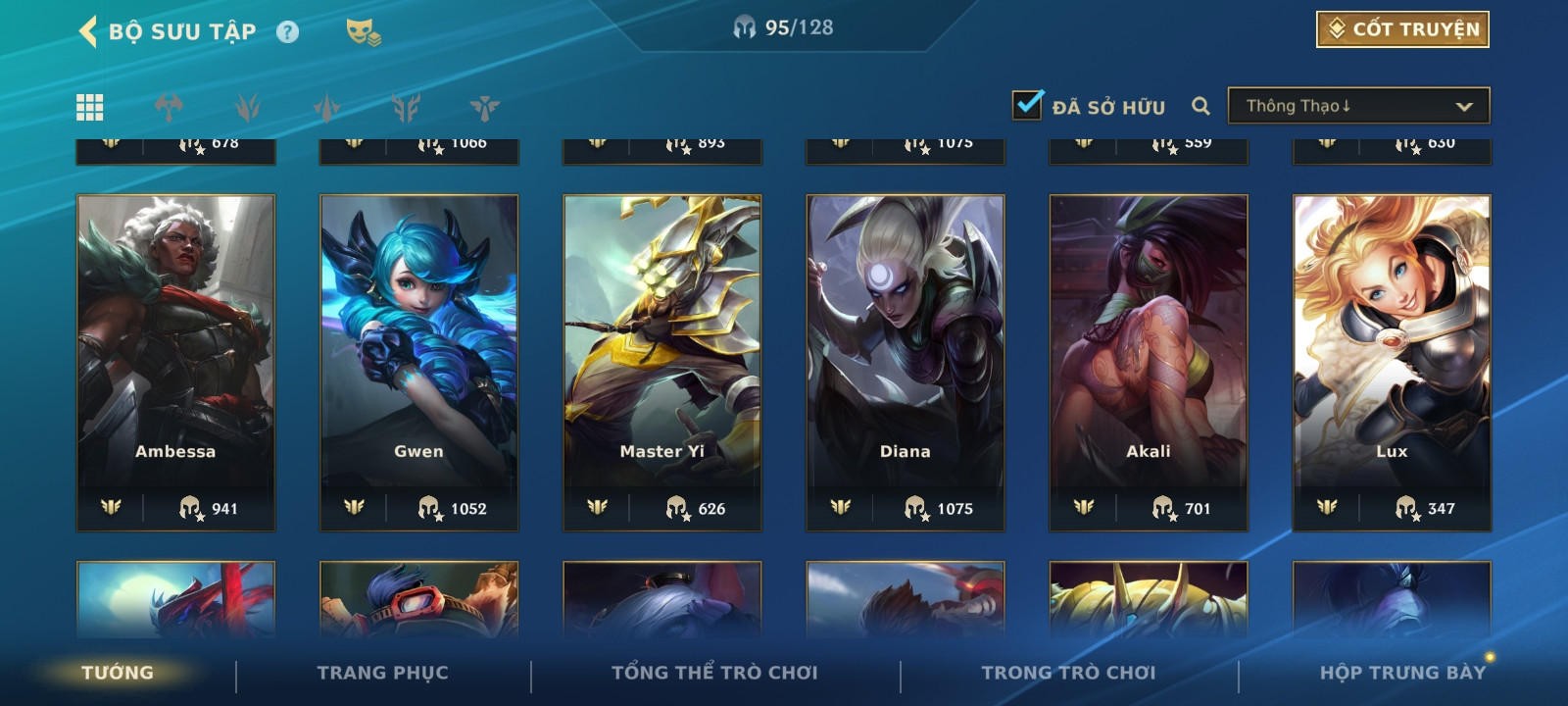Show all champions with grid filter
The height and width of the screenshot is (706, 1568).
click(x=90, y=107)
